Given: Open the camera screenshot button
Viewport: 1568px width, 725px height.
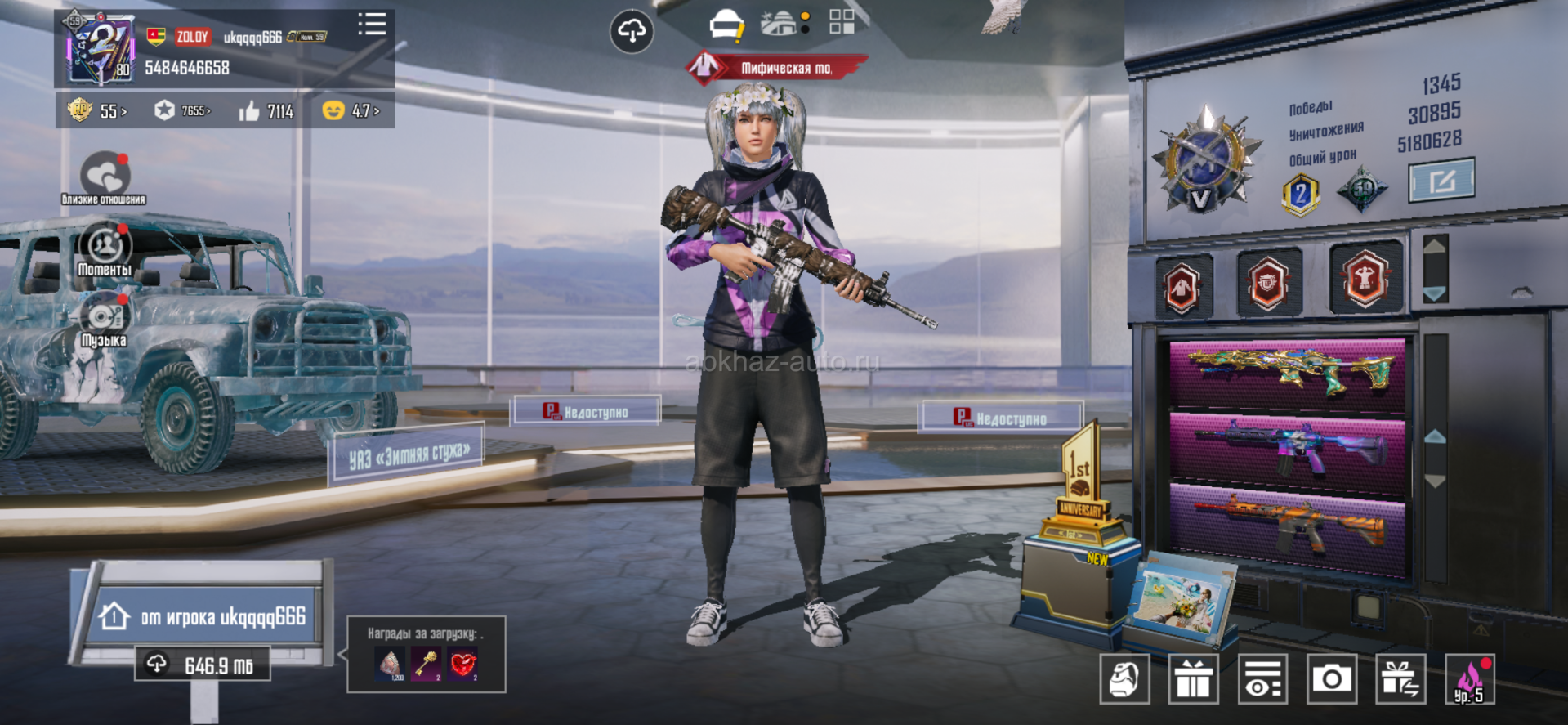Looking at the screenshot, I should pos(1331,678).
